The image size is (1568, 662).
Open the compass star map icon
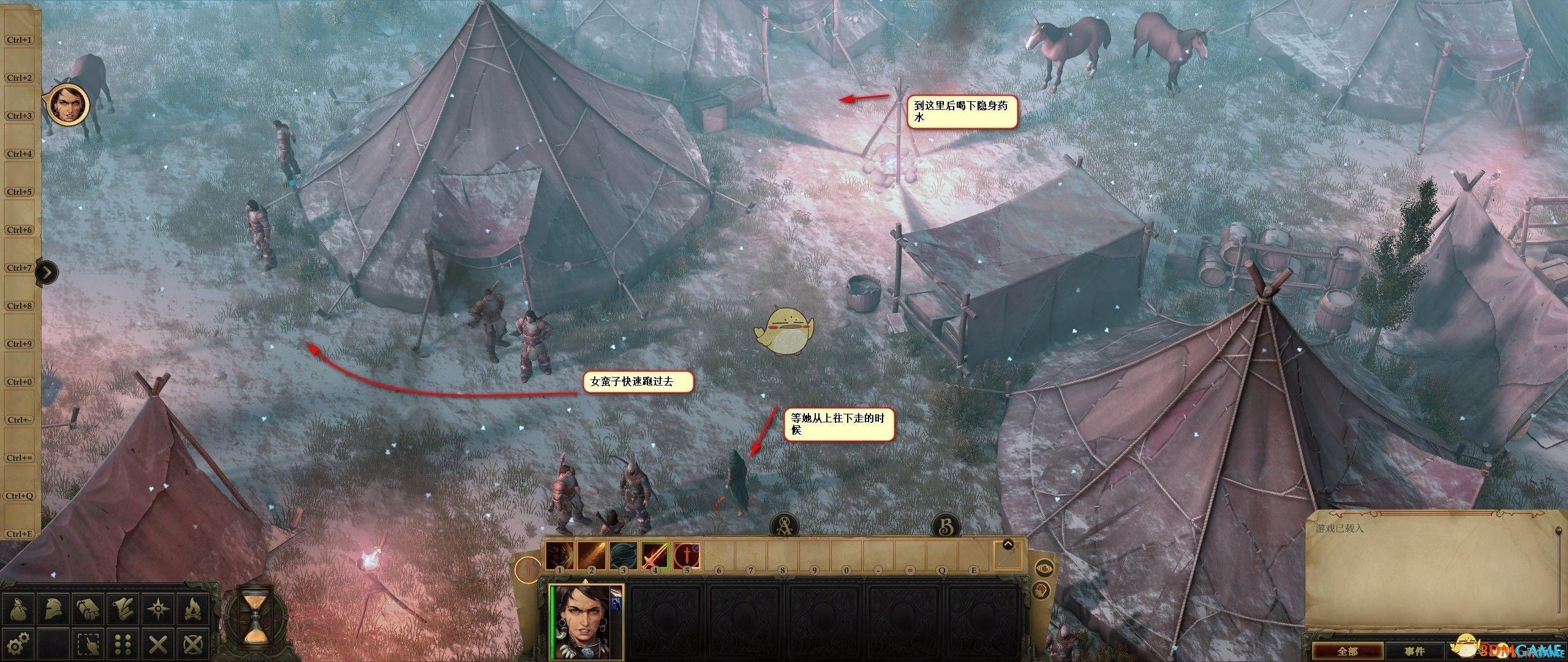click(157, 607)
